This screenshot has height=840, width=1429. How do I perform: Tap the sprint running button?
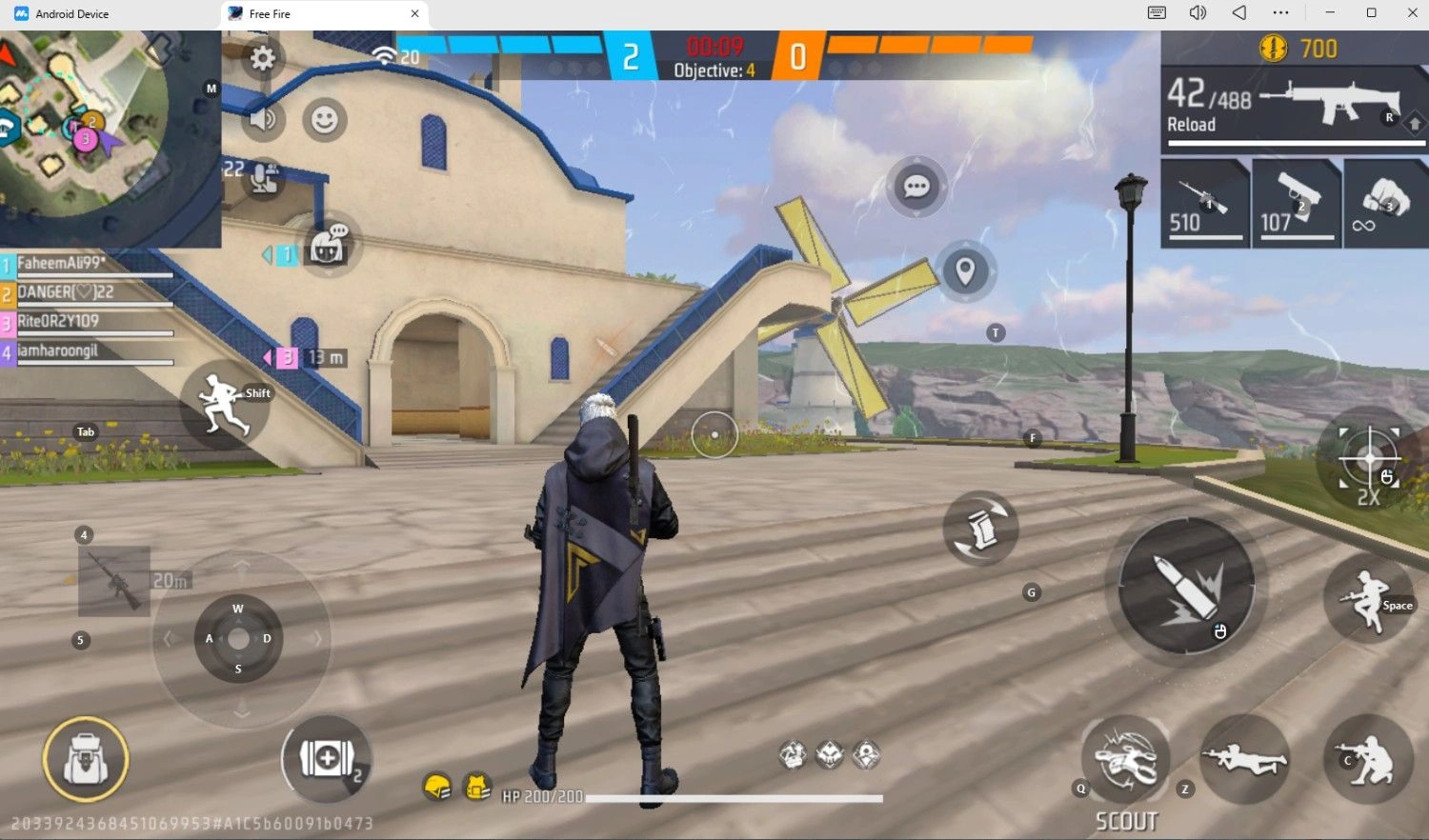225,404
